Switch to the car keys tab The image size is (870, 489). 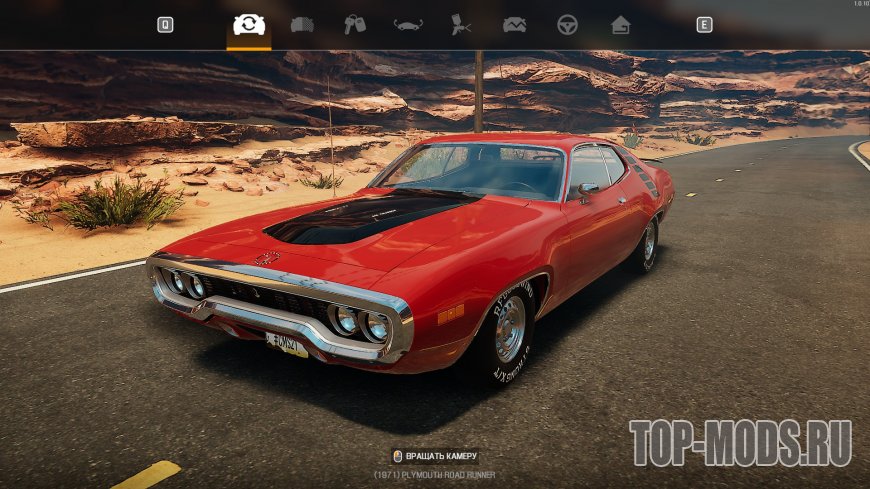pos(355,25)
